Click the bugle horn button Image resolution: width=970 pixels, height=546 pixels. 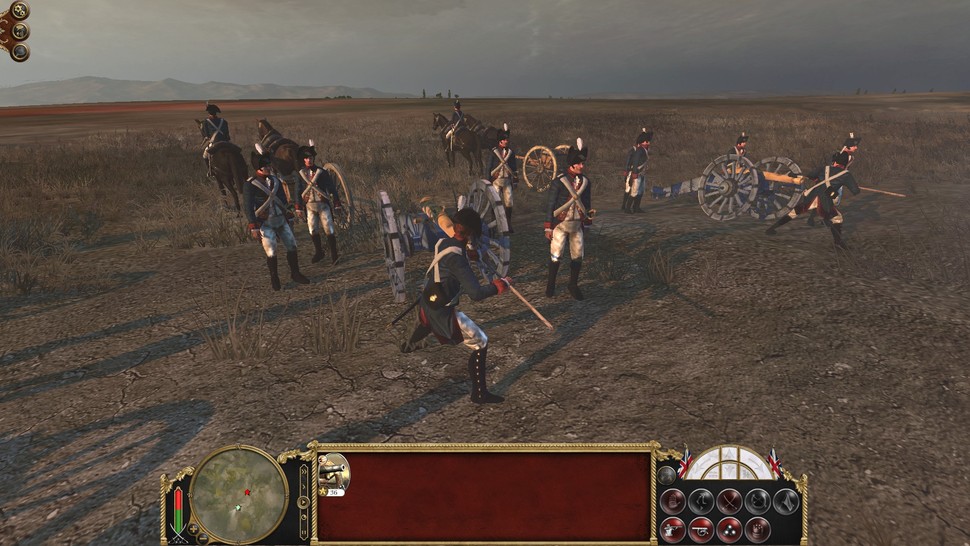click(x=758, y=502)
